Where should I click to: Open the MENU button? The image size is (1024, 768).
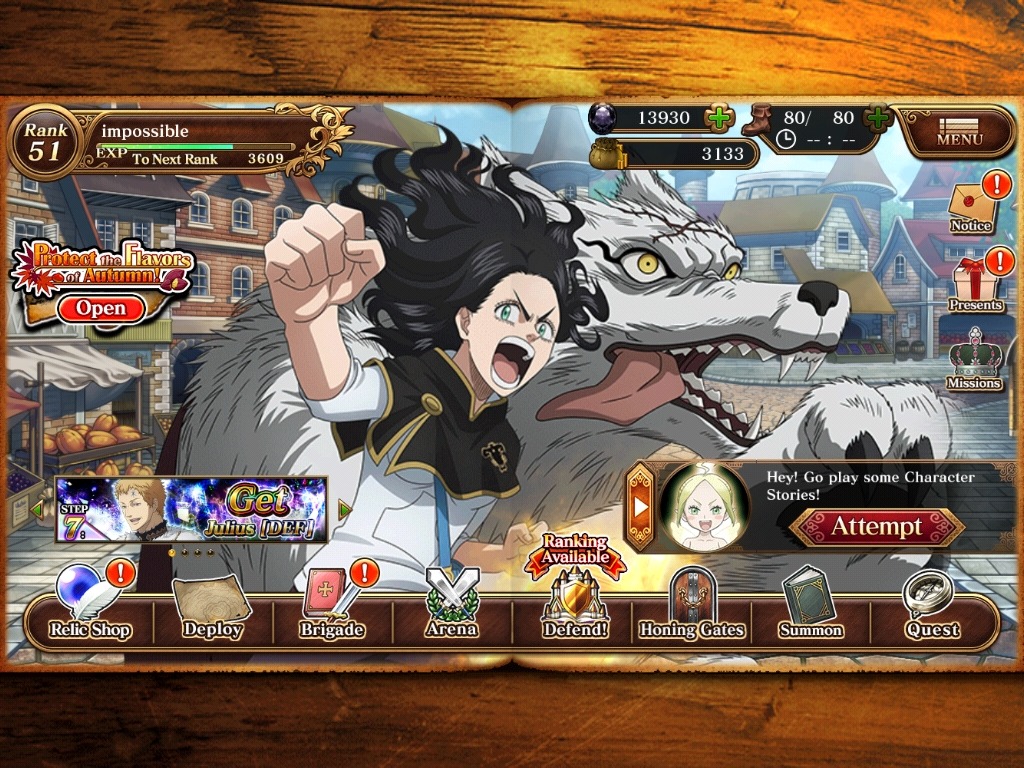957,131
